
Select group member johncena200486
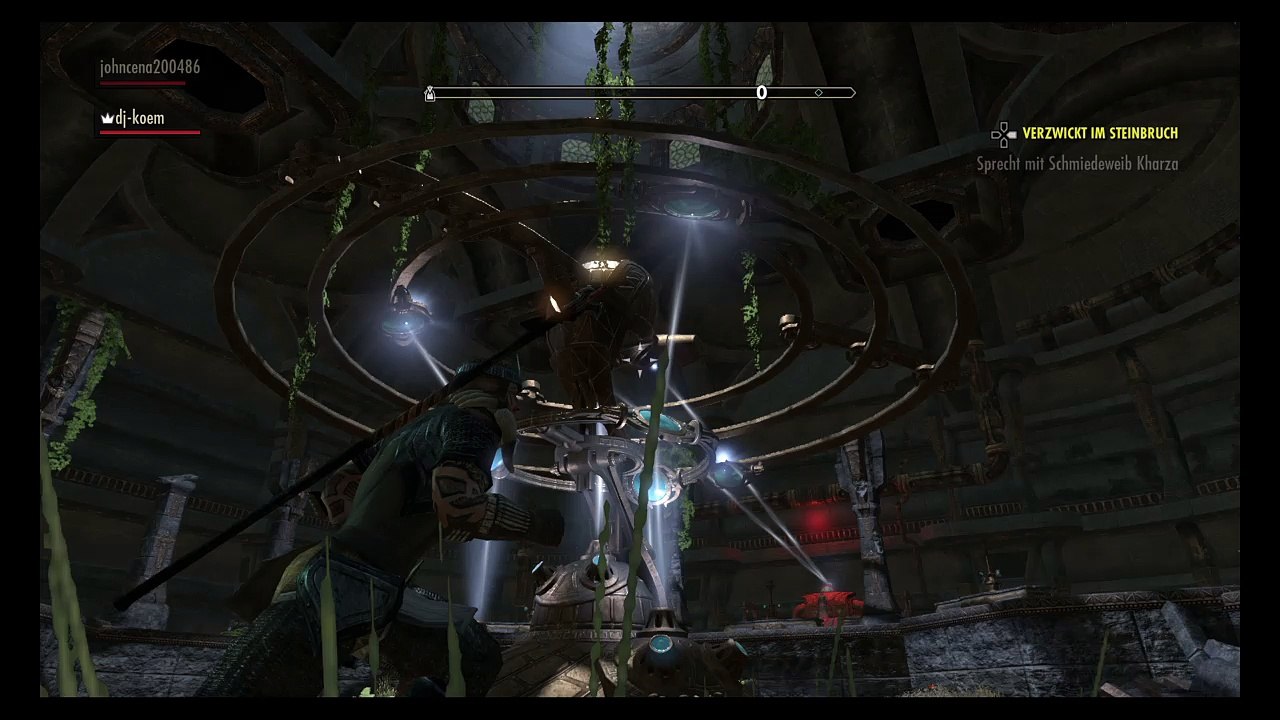[x=149, y=68]
